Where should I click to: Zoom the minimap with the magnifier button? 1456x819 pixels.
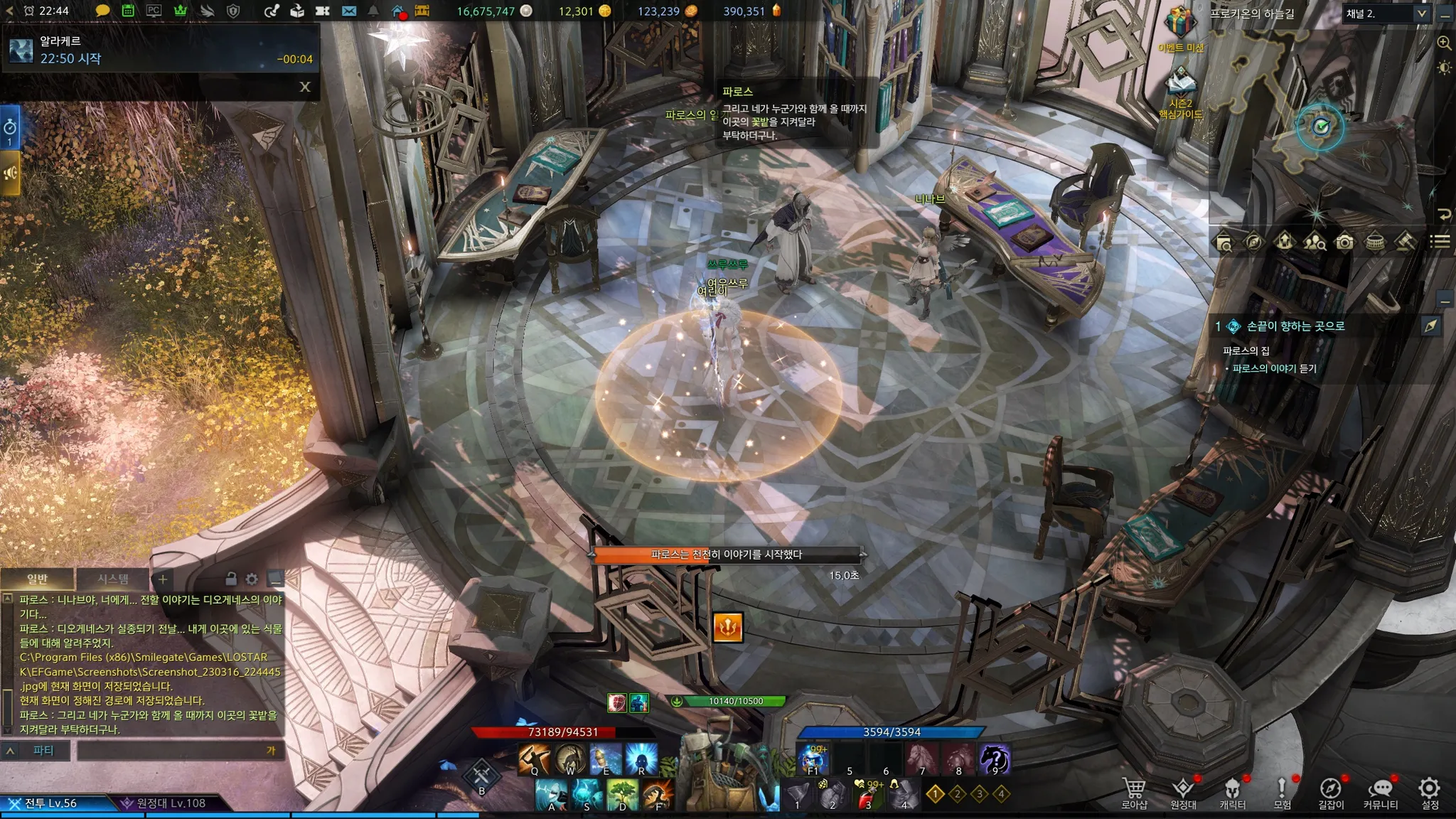pyautogui.click(x=1444, y=43)
